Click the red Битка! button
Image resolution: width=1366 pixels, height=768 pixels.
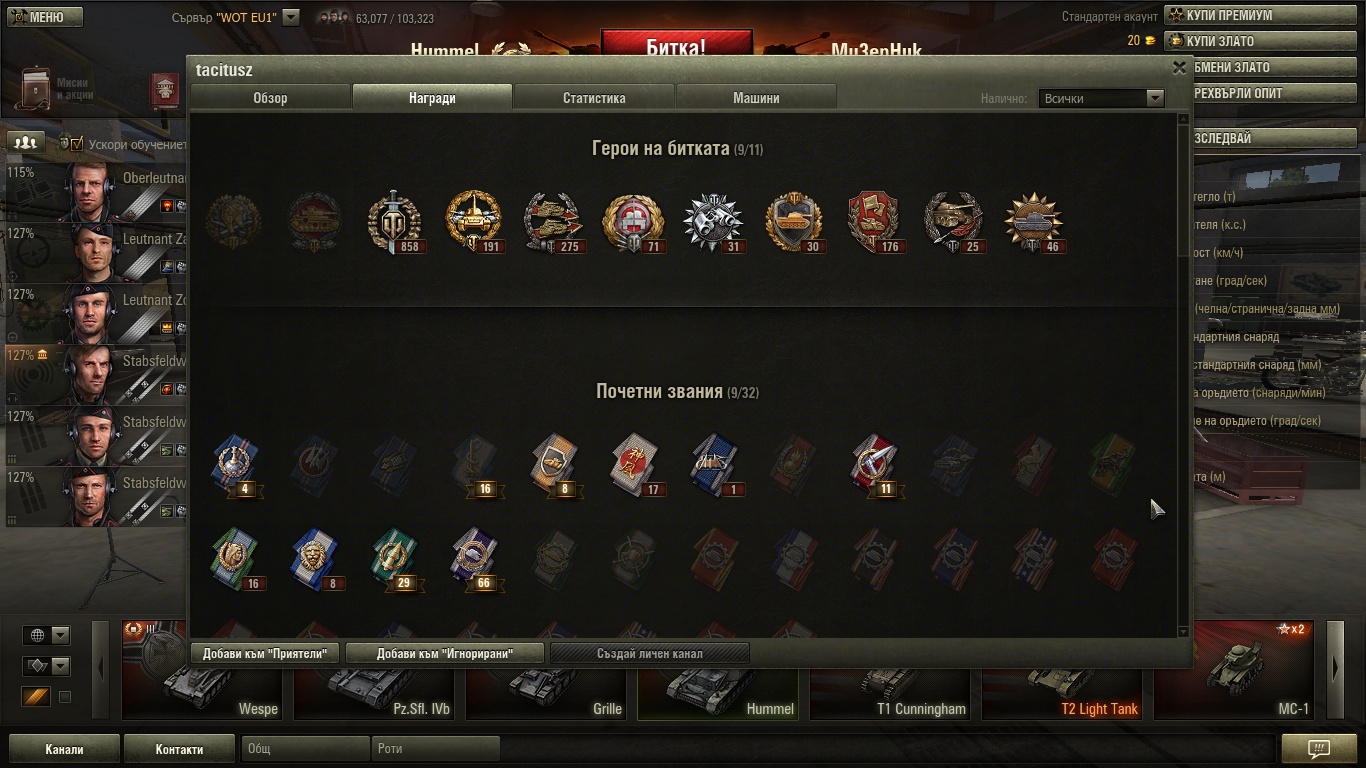676,47
